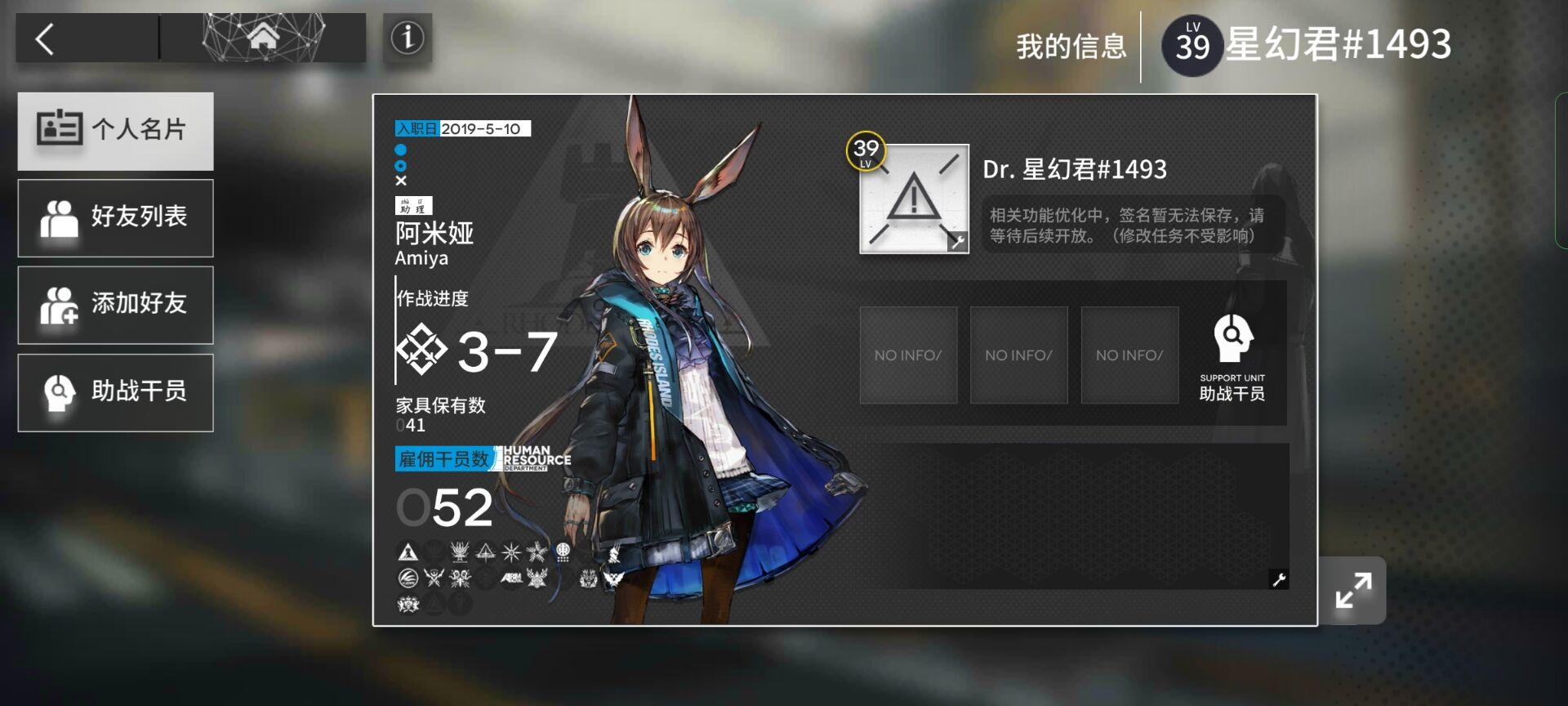Switch to the 好友列表 (friends list) tab
The image size is (1568, 706).
click(114, 218)
